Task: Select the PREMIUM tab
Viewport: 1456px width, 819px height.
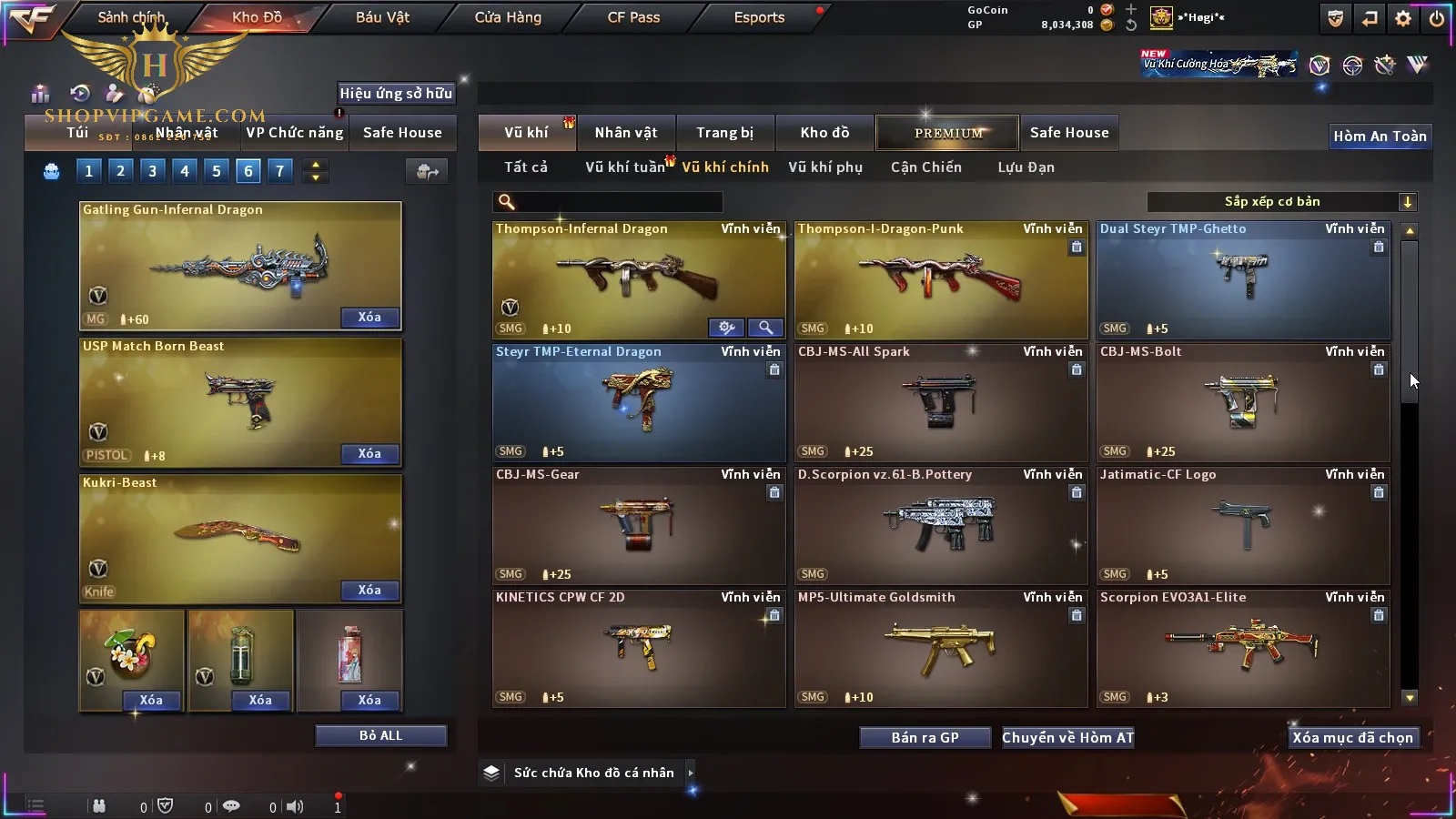Action: (947, 133)
